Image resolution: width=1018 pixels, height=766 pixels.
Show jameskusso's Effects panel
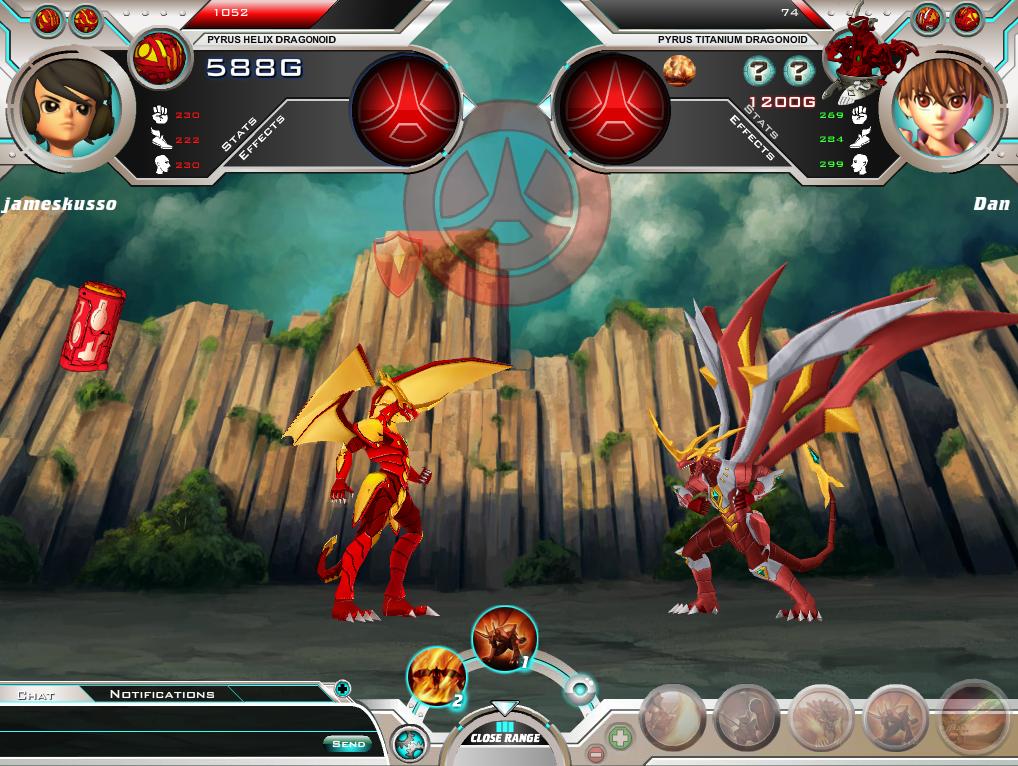tap(262, 139)
